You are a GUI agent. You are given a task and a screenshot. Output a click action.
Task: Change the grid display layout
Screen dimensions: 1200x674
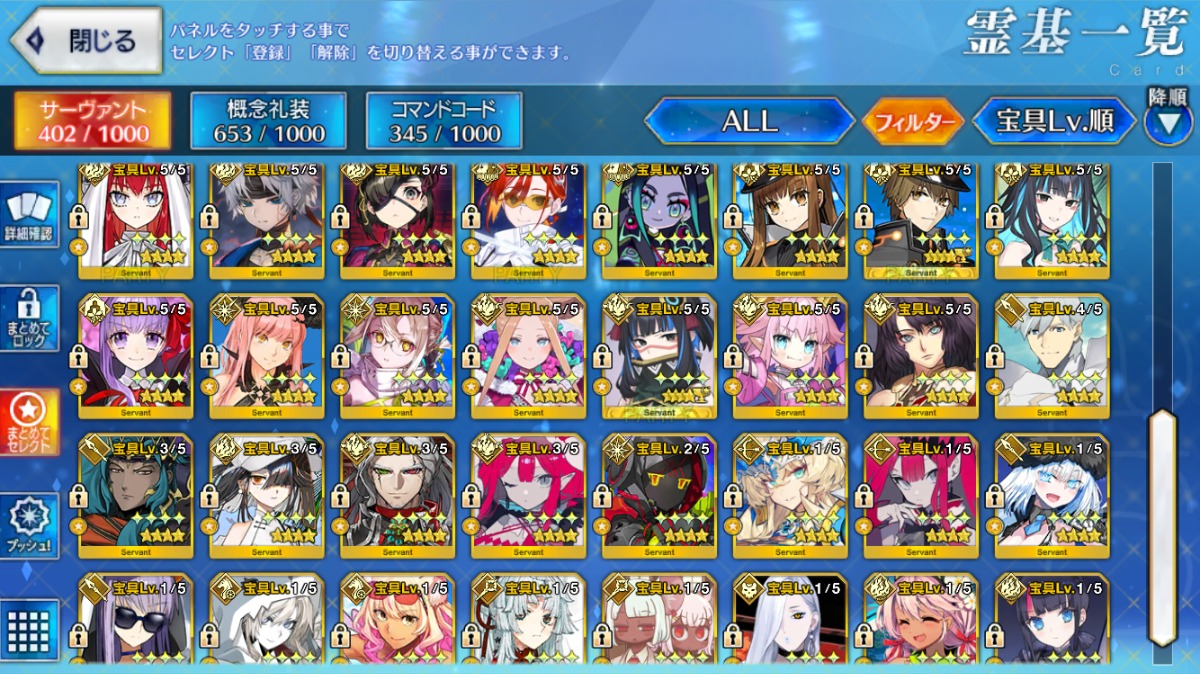(x=29, y=628)
